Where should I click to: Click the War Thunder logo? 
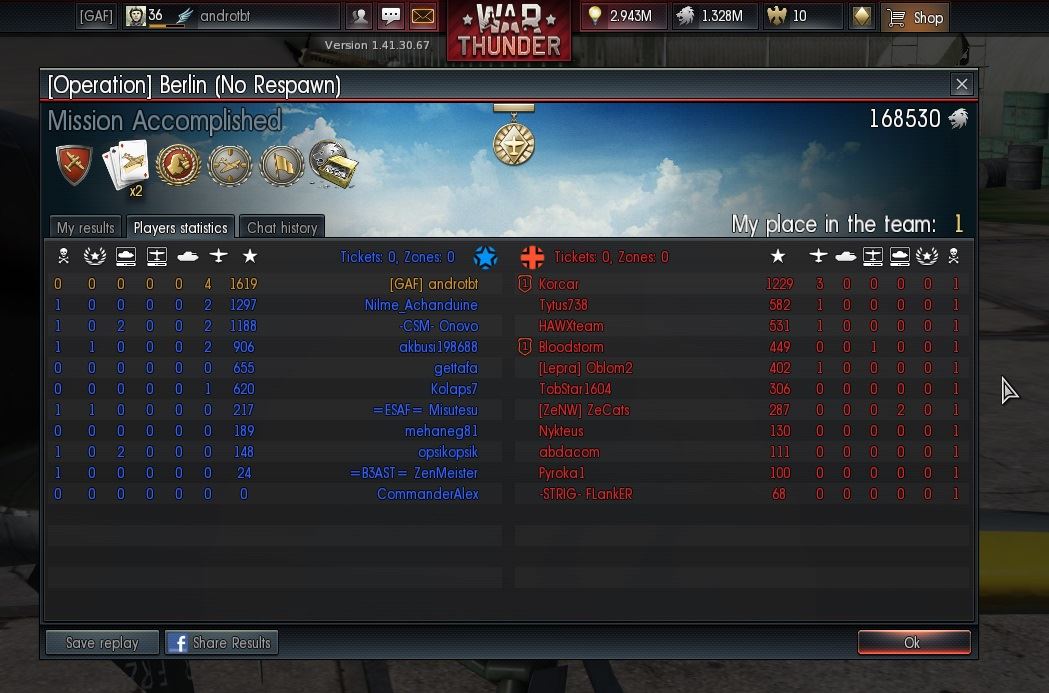(509, 30)
